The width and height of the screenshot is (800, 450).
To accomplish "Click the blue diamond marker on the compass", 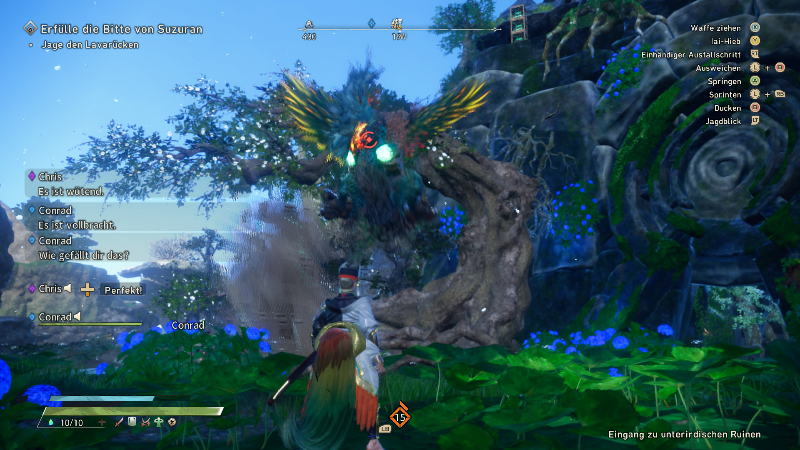I will [x=371, y=23].
